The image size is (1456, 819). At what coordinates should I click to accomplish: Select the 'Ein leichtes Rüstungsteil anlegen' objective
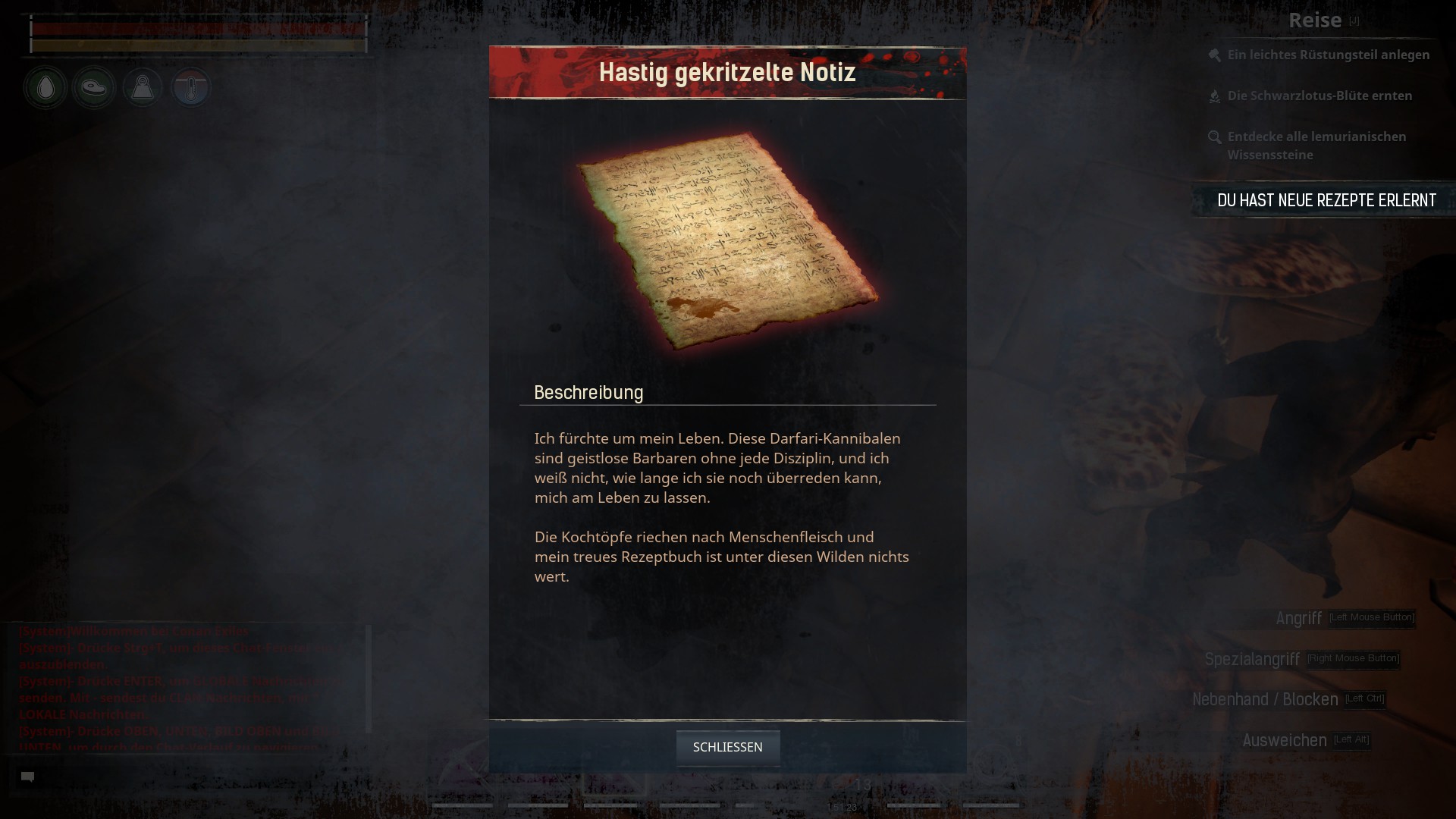coord(1328,55)
